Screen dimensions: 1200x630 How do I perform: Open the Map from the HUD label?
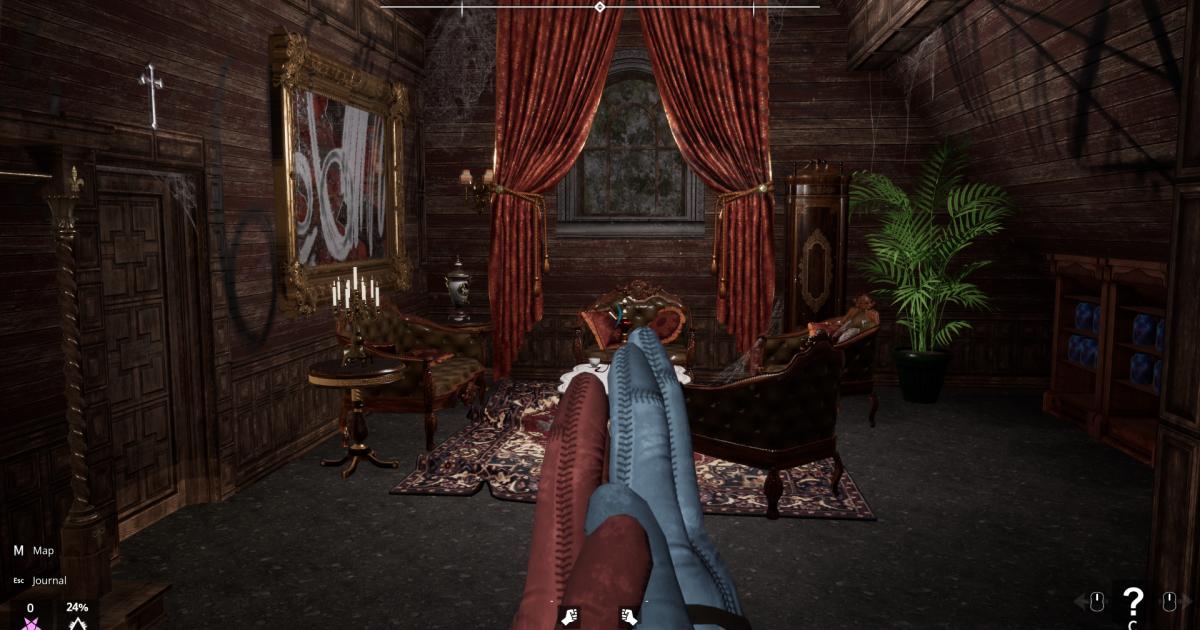(43, 550)
